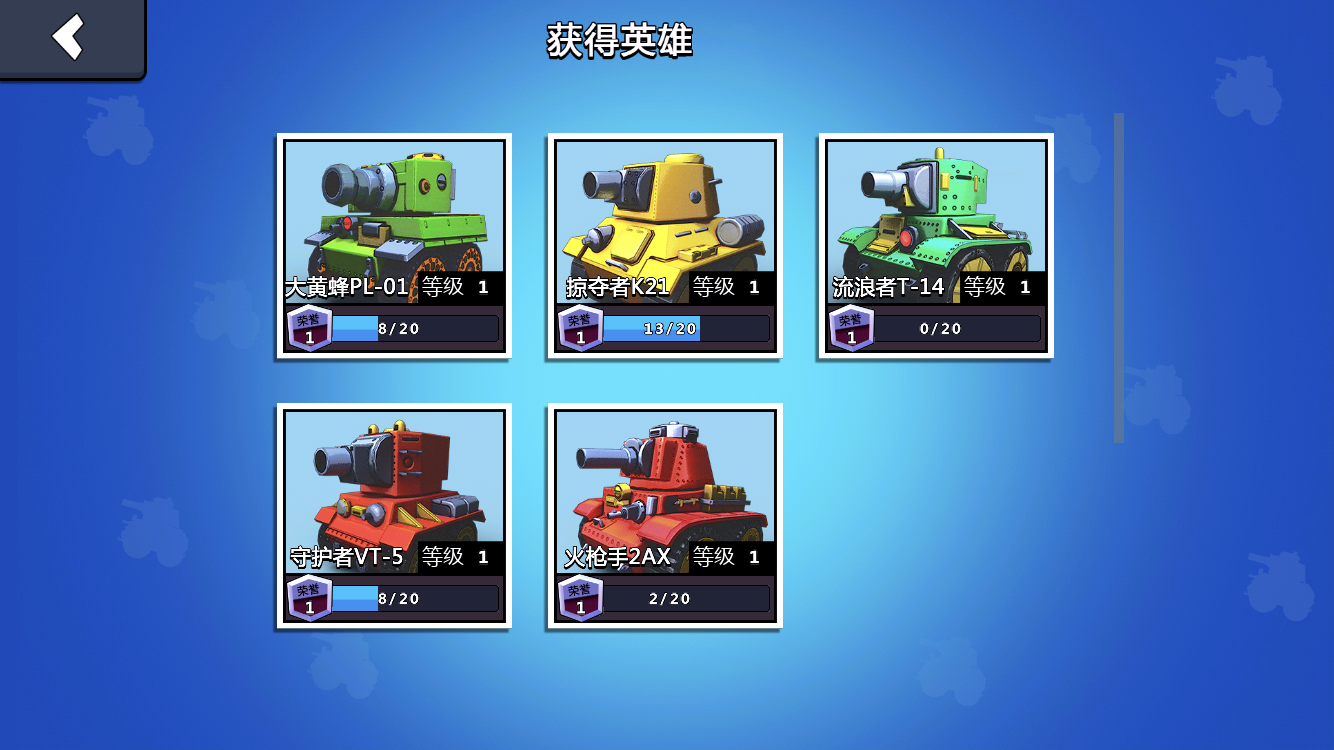The width and height of the screenshot is (1334, 750).
Task: Select the 火枪手2AX tank icon
Action: pyautogui.click(x=665, y=480)
